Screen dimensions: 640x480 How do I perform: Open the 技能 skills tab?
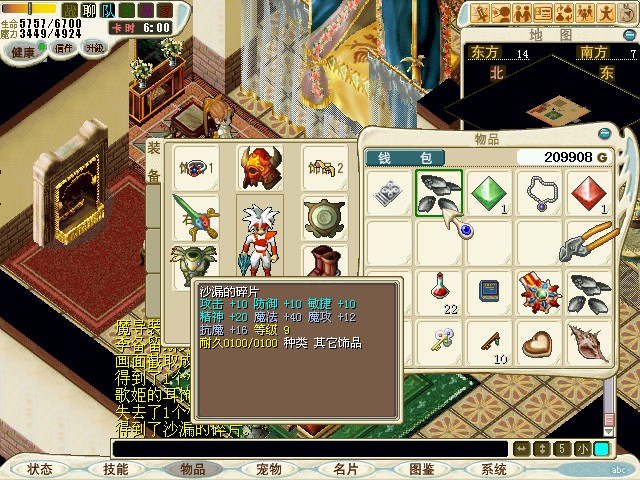tap(116, 468)
